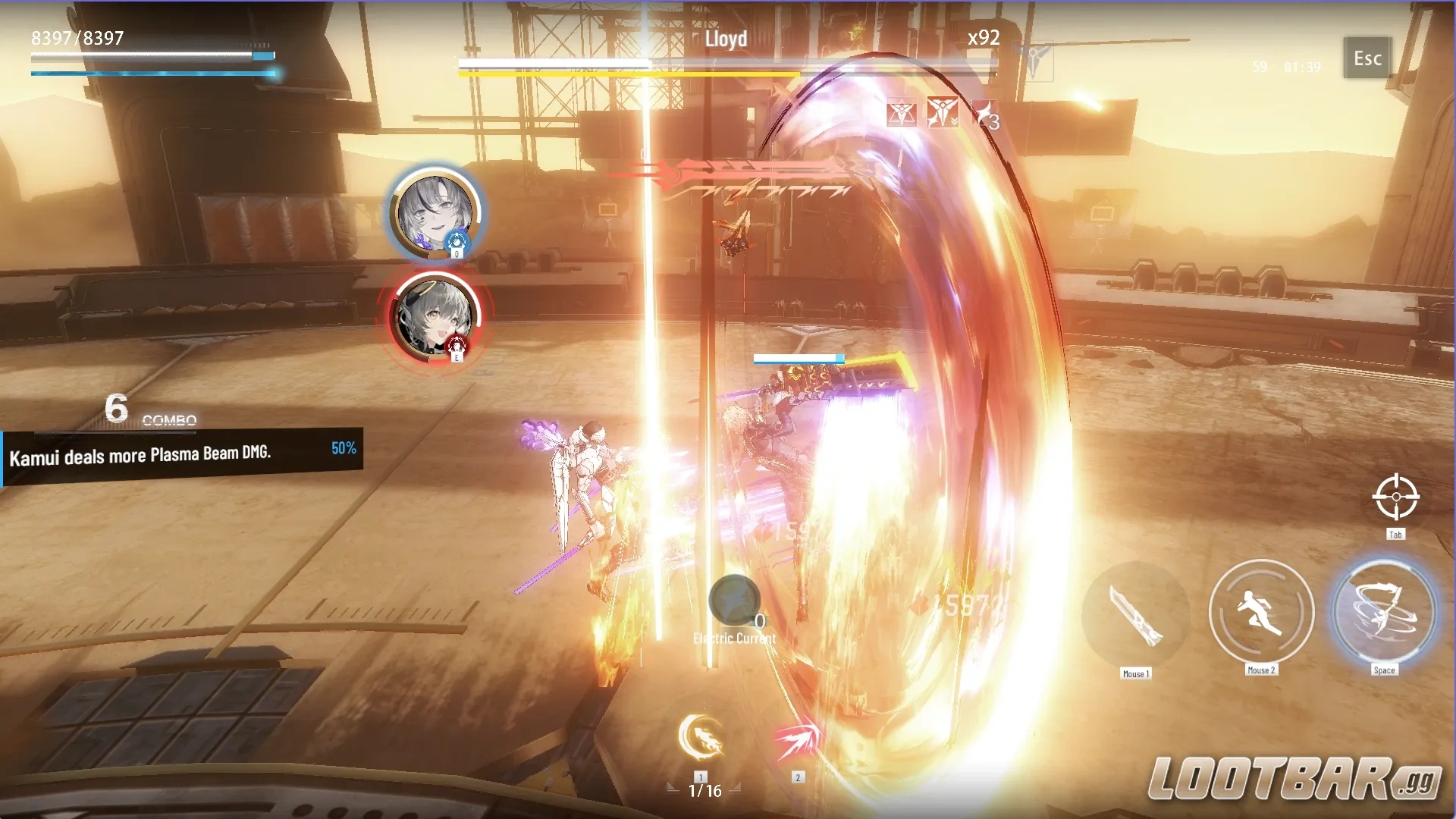Switch to the red-ringed teammate portrait
This screenshot has height=819, width=1456.
[435, 315]
